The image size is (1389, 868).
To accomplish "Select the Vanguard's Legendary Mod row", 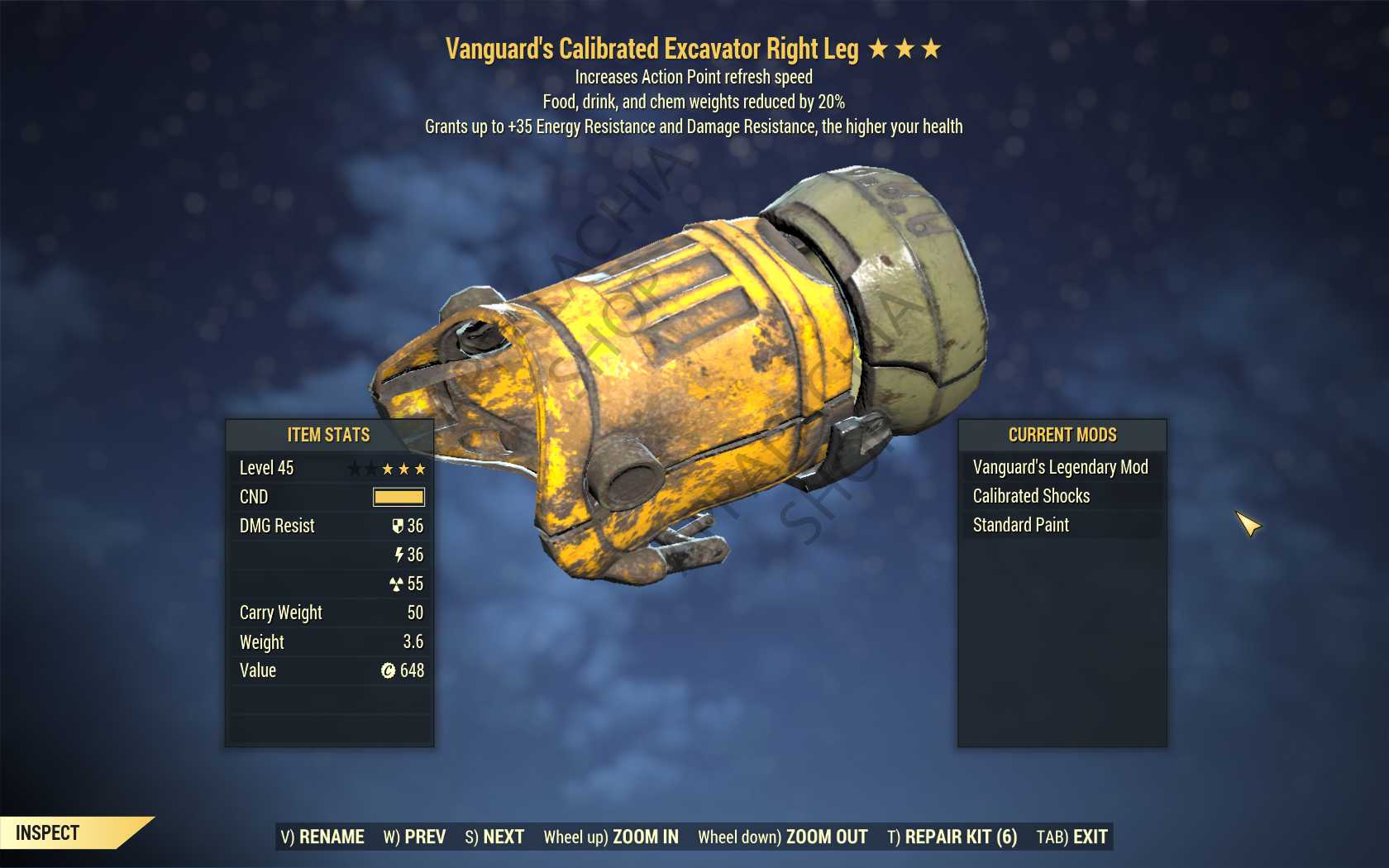I will tap(1061, 467).
